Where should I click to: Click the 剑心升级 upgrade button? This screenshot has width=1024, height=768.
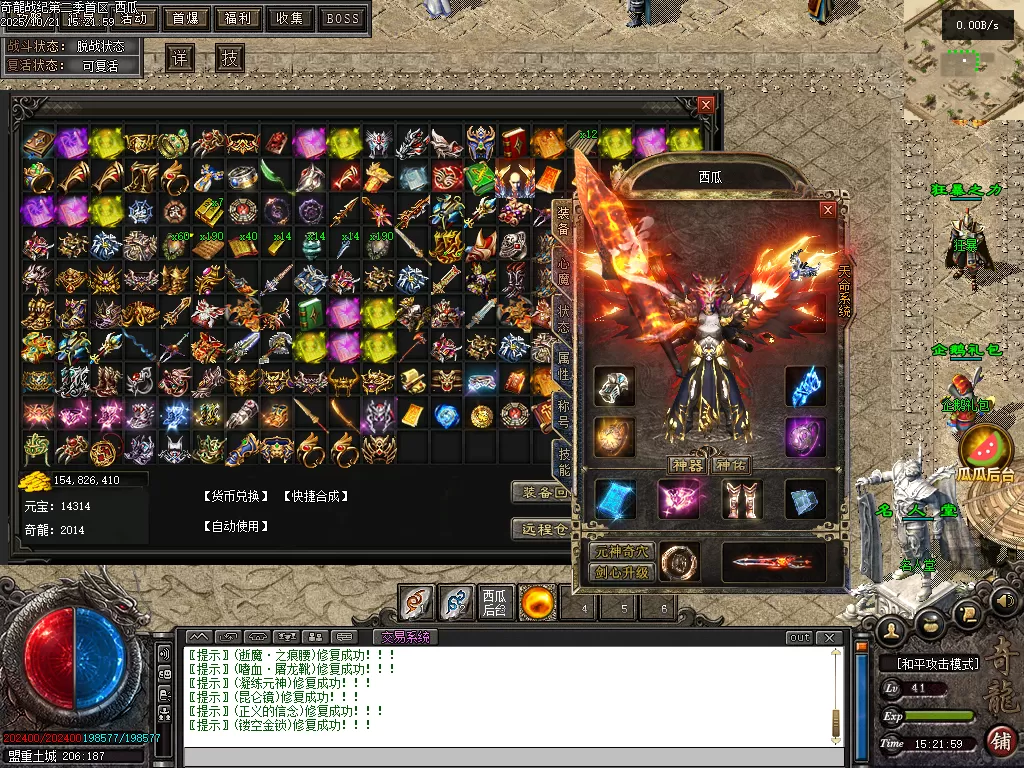tap(622, 573)
